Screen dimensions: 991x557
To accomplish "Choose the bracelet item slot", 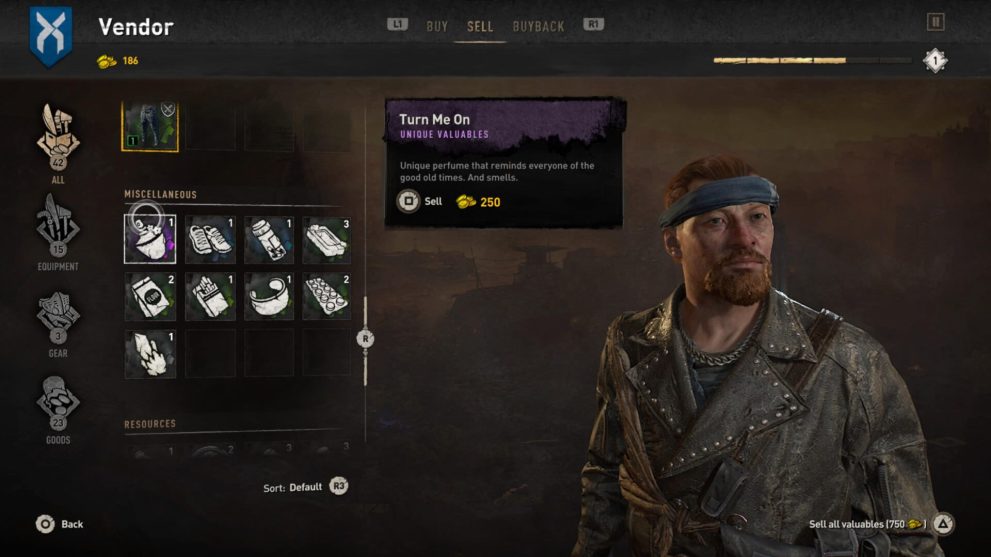I will pyautogui.click(x=269, y=296).
